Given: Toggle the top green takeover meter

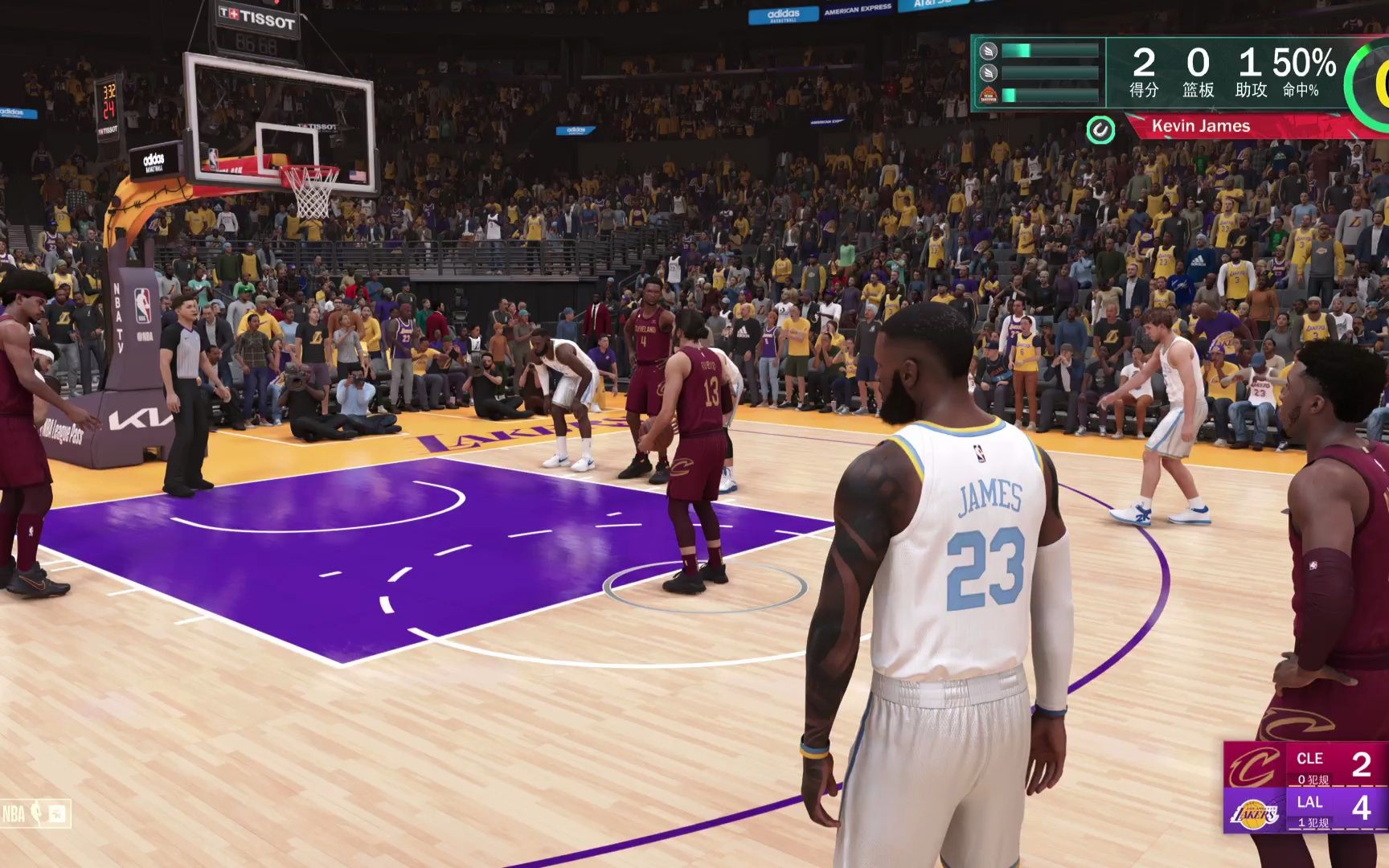Looking at the screenshot, I should pyautogui.click(x=1051, y=51).
